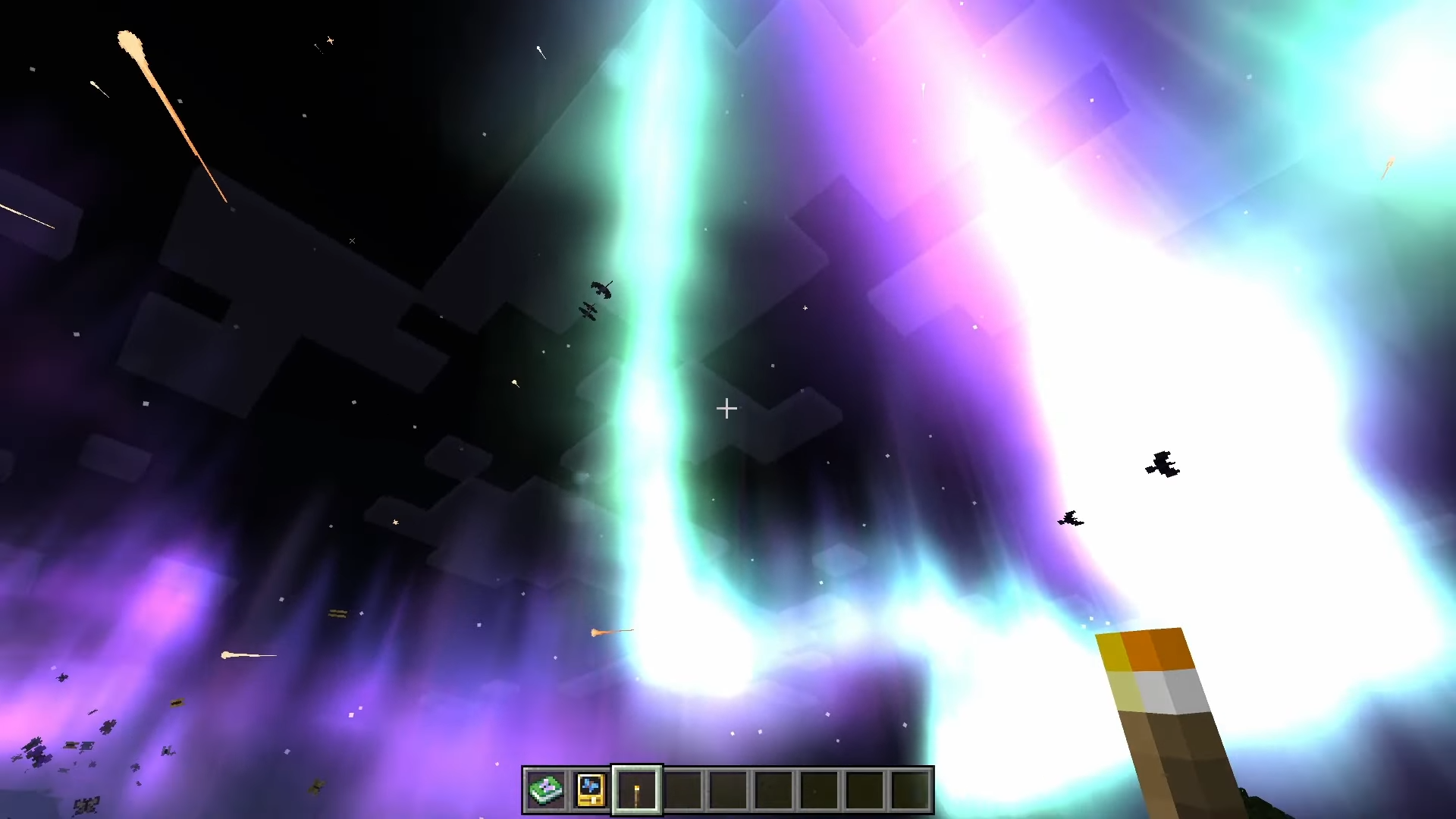
Task: Choose the torch hotbar slot
Action: click(x=637, y=790)
